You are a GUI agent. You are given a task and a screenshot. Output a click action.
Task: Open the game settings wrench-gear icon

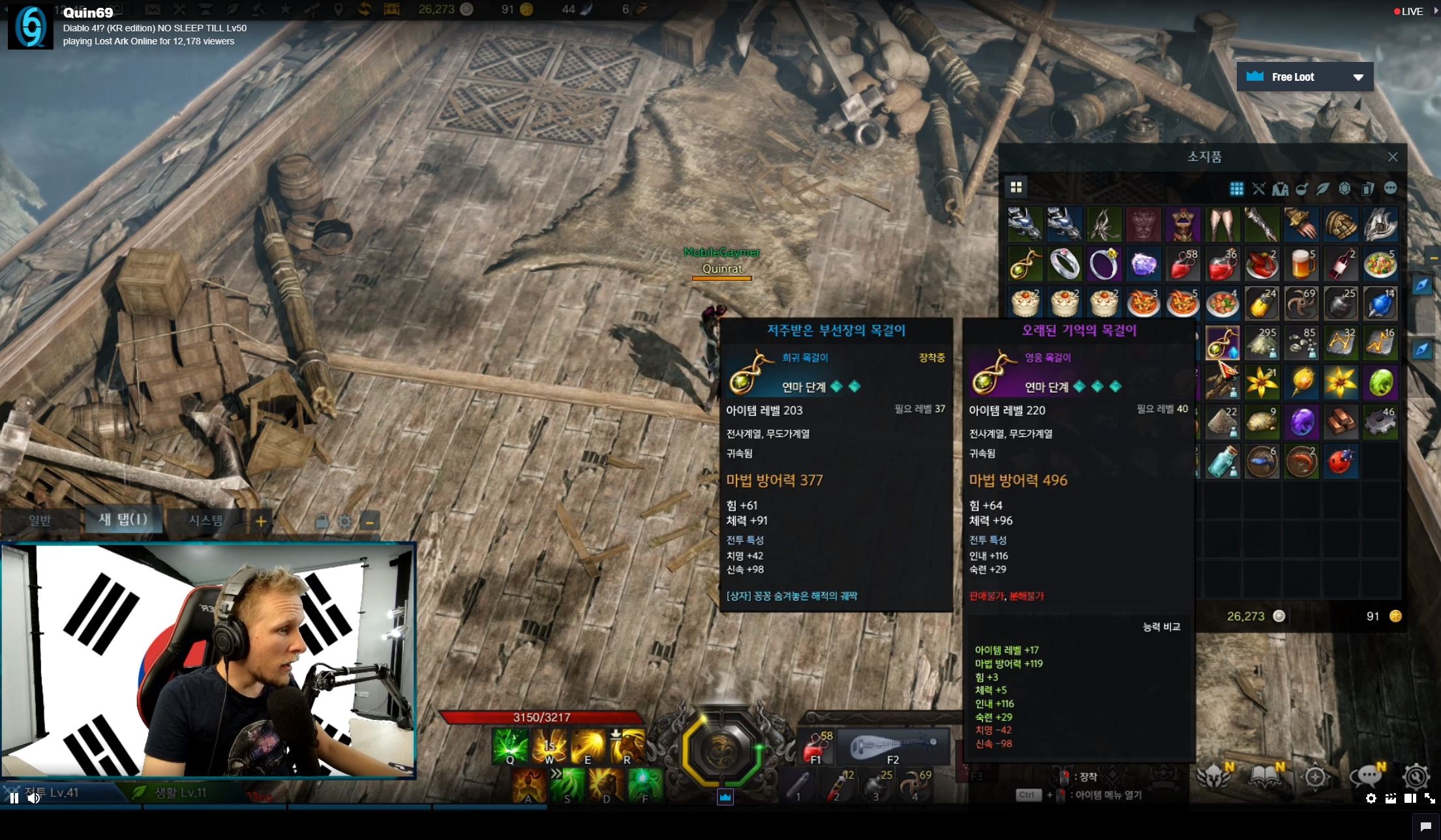1416,777
